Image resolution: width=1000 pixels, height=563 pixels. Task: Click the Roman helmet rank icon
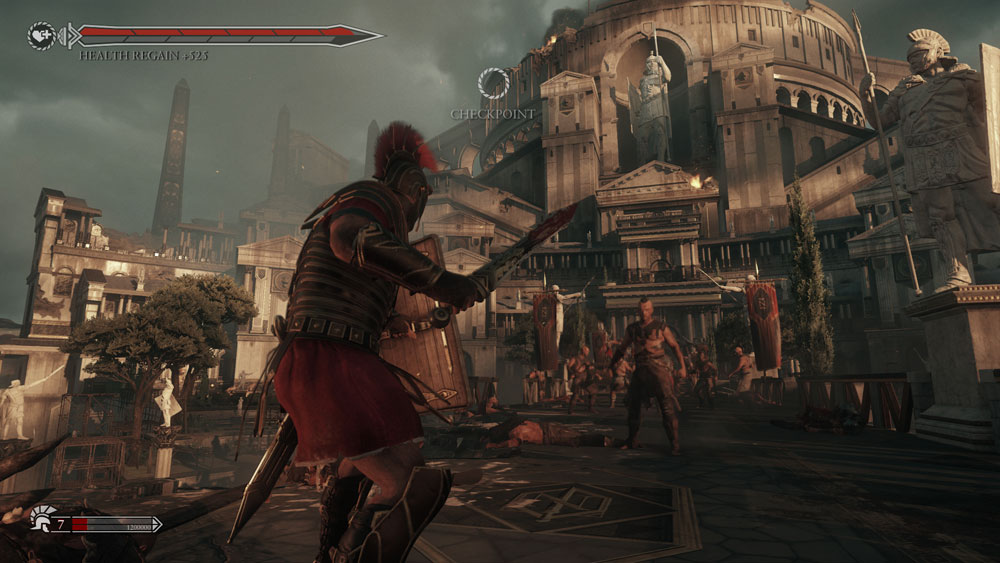pyautogui.click(x=42, y=519)
